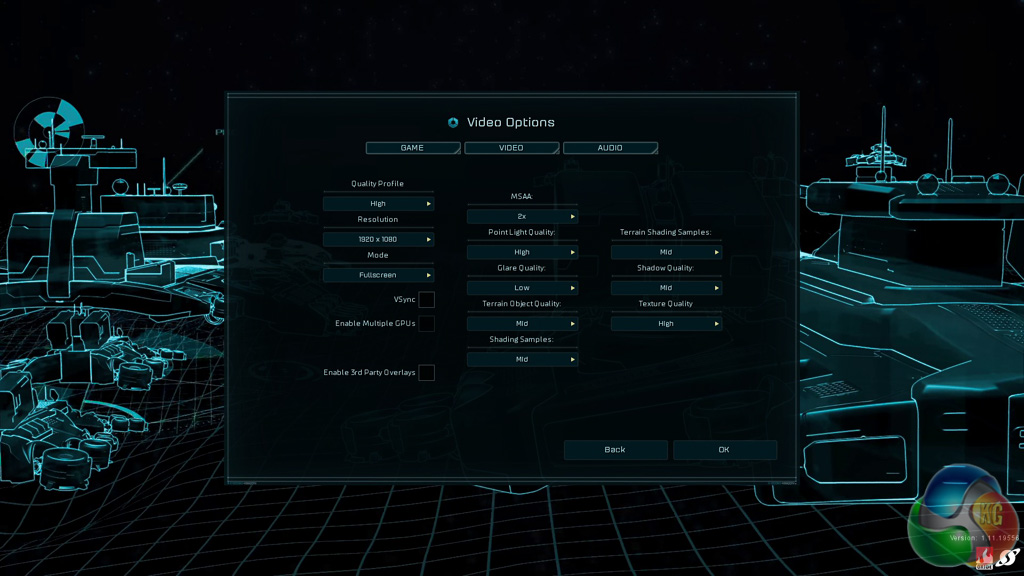Set the Texture Quality dropdown

click(x=666, y=324)
